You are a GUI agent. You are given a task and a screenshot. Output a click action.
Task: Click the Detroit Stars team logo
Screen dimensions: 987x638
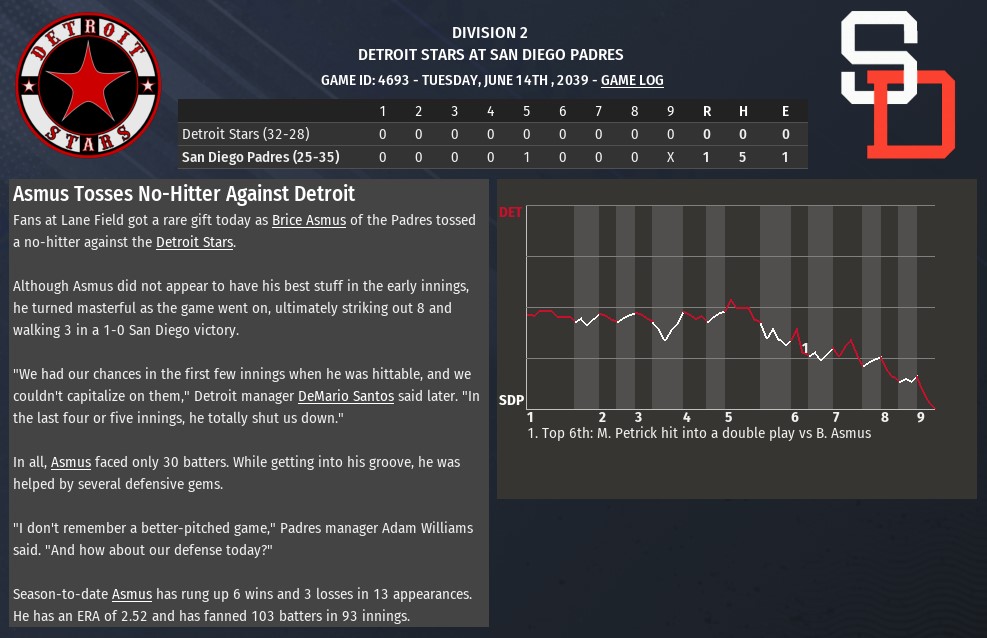[88, 85]
